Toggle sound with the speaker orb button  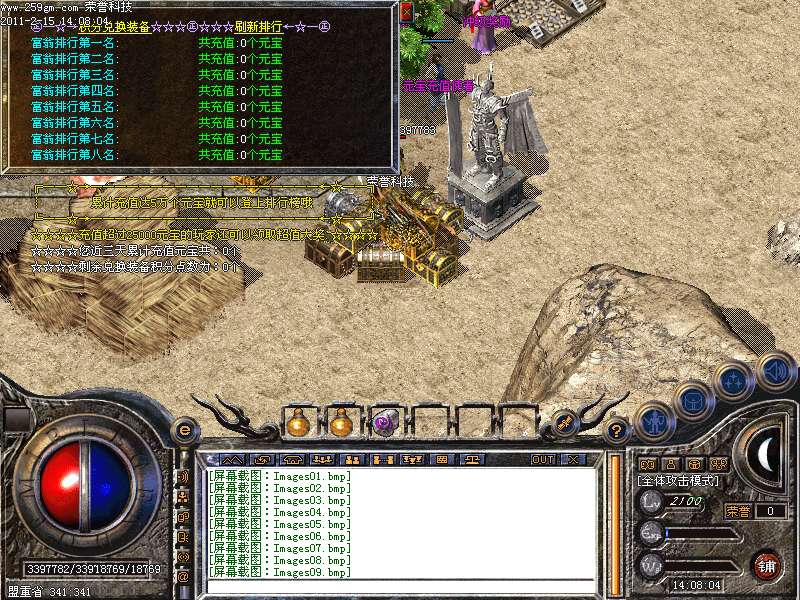776,371
